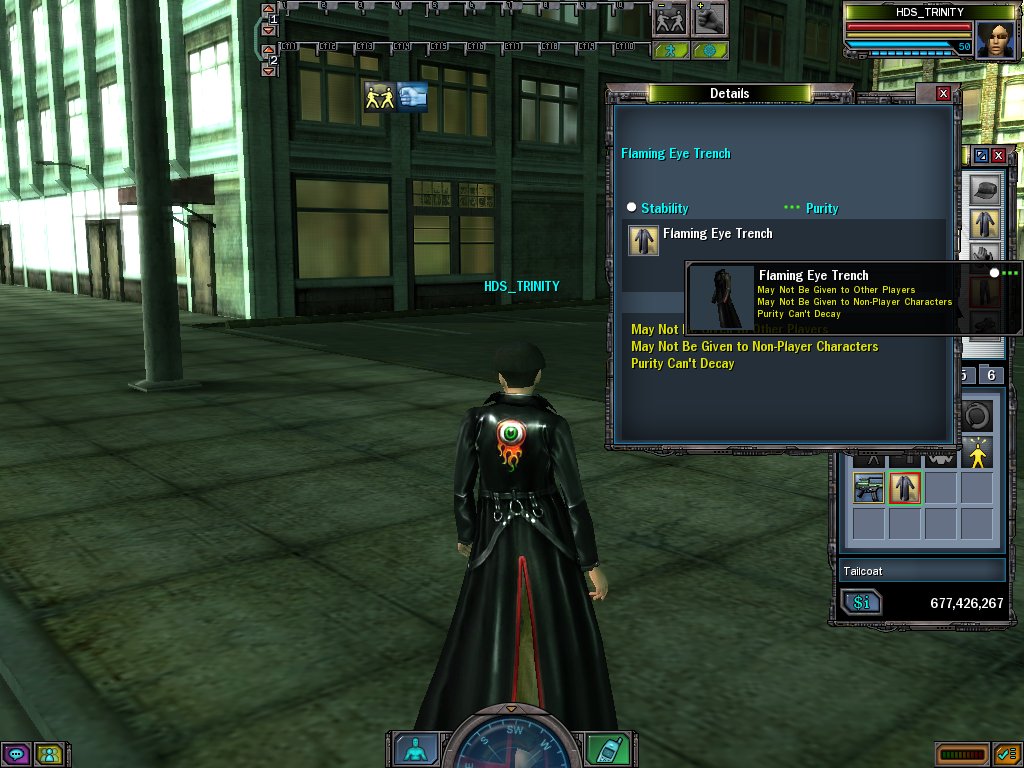Activate the fist icon on top bar
The image size is (1024, 768).
(709, 19)
